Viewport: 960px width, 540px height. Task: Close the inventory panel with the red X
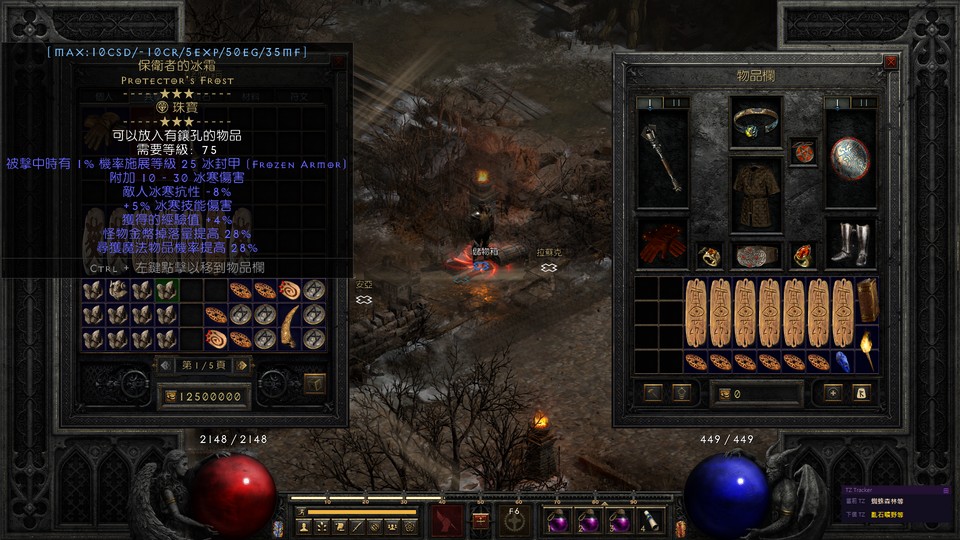tap(891, 62)
